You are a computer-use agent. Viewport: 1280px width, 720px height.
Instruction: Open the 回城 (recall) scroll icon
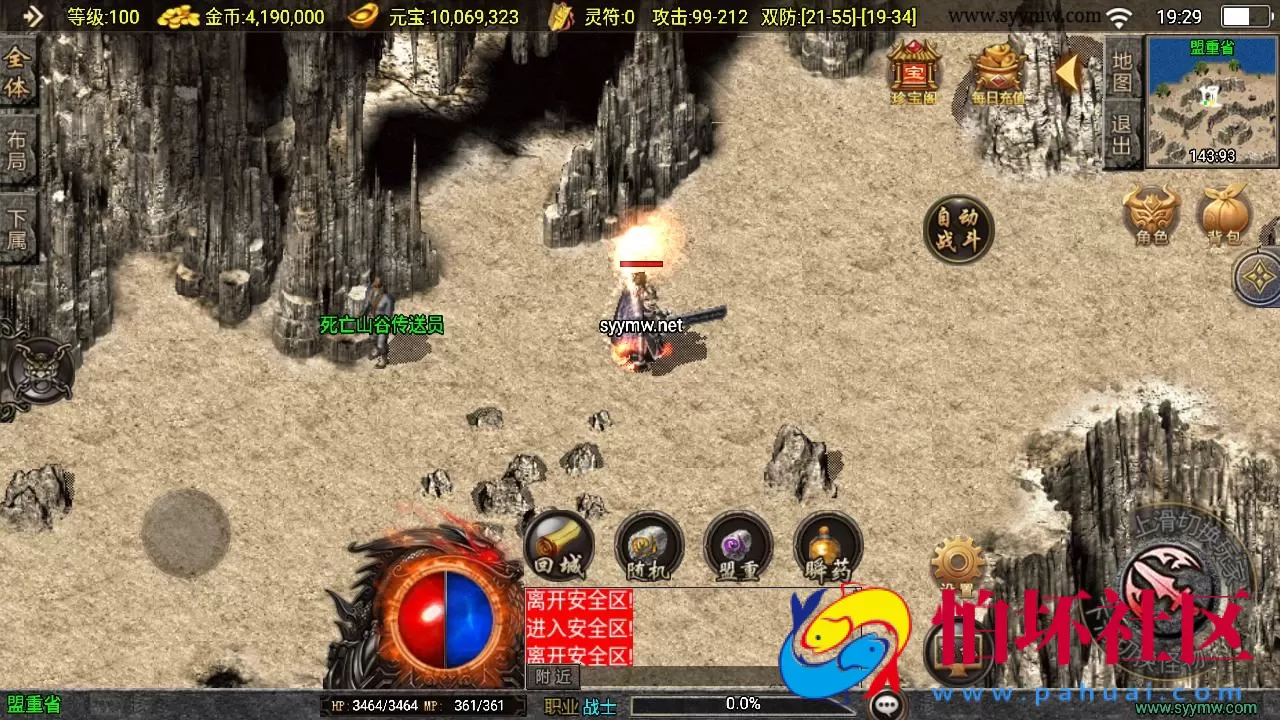point(558,548)
